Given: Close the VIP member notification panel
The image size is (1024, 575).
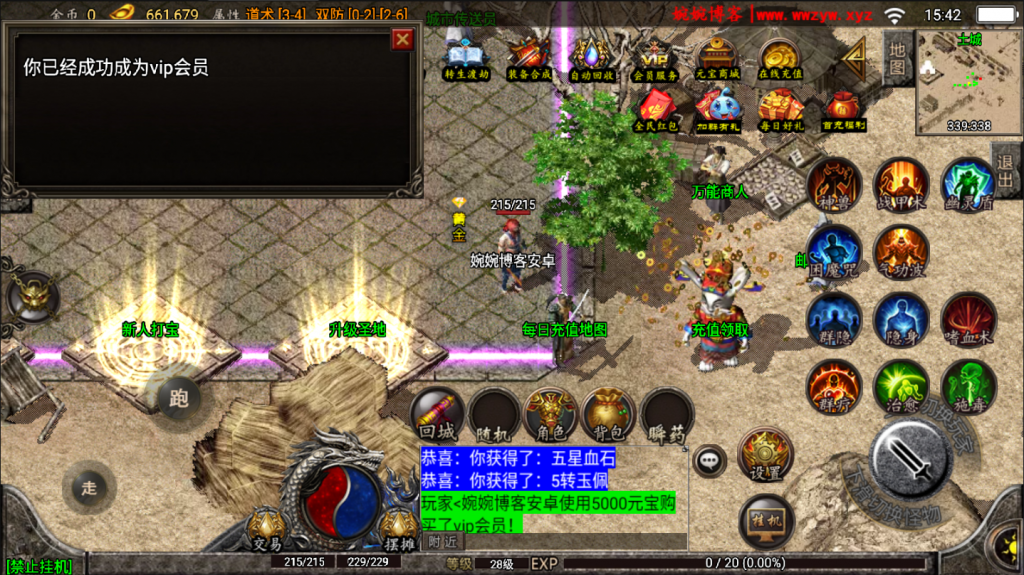Looking at the screenshot, I should coord(402,39).
